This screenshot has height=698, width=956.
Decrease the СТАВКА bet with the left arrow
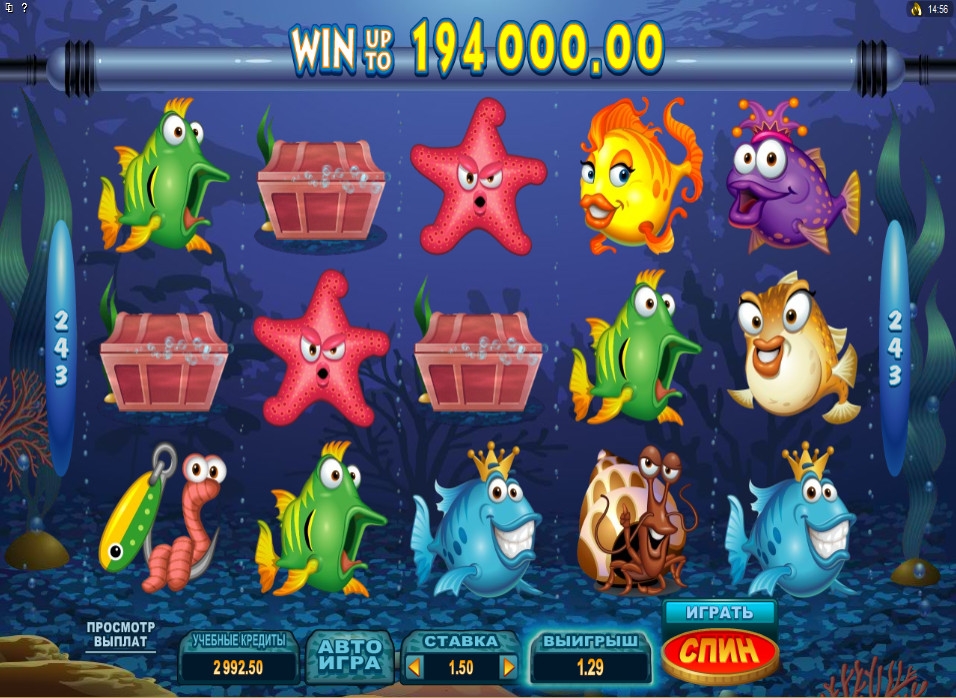[x=415, y=666]
